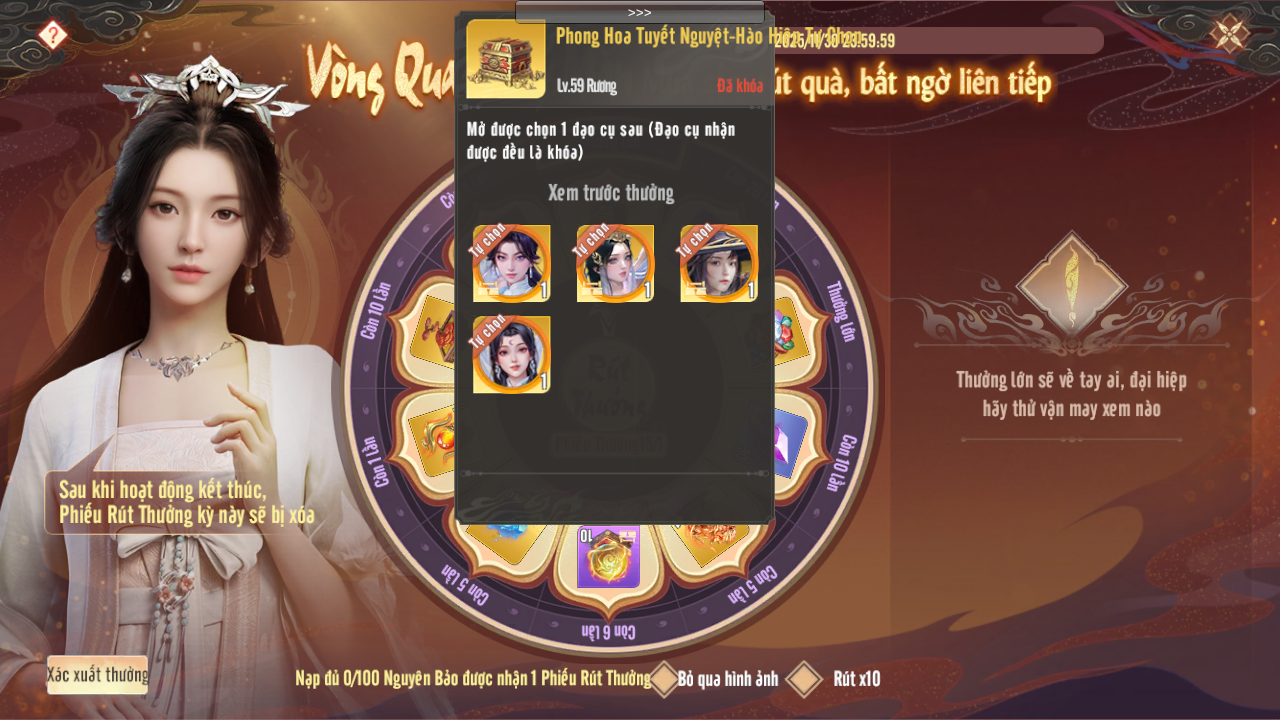Select the treasure chest icon in the tooltip
The width and height of the screenshot is (1280, 720).
point(506,59)
